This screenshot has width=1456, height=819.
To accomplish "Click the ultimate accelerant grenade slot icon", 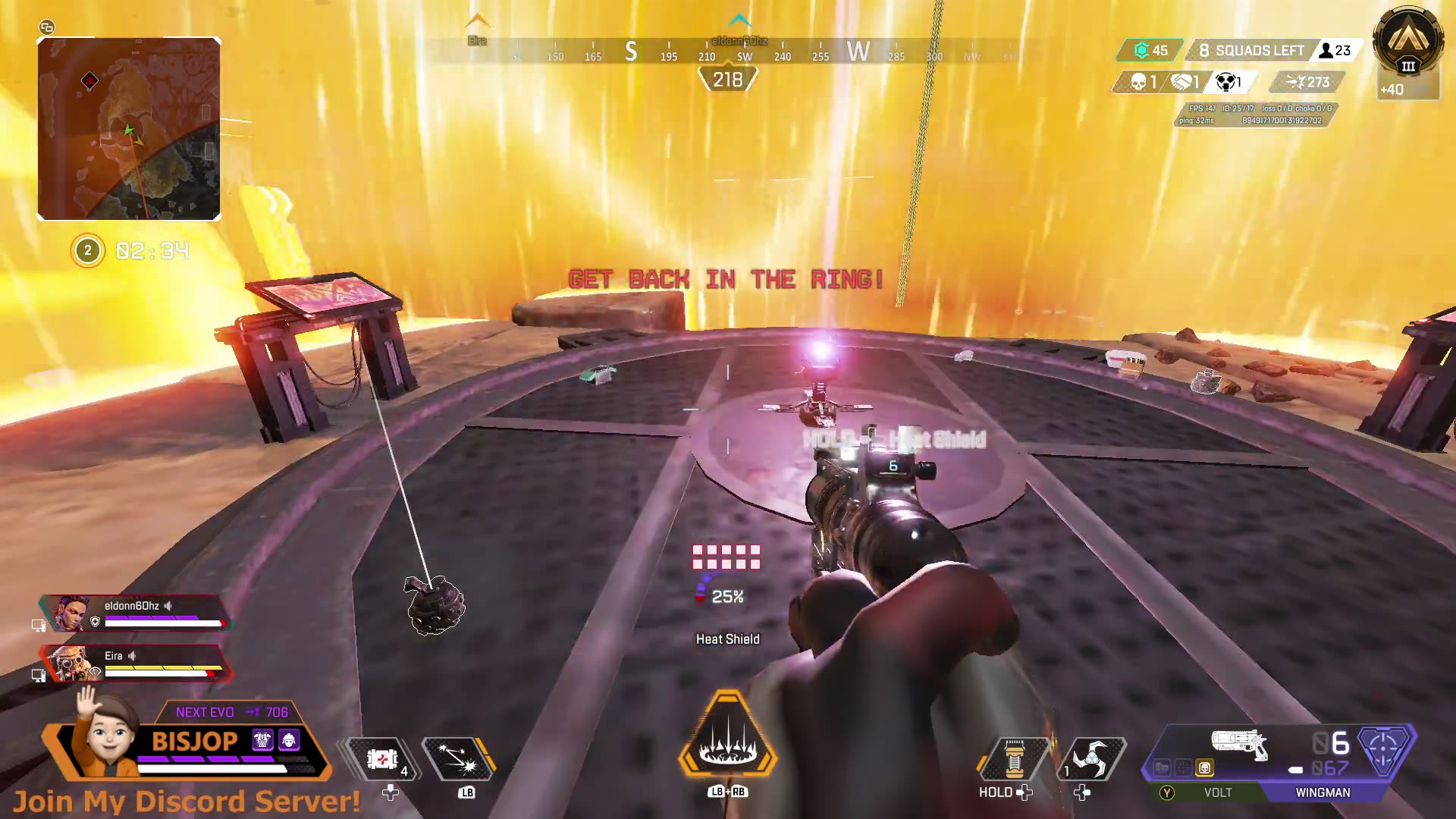I will [x=1016, y=761].
